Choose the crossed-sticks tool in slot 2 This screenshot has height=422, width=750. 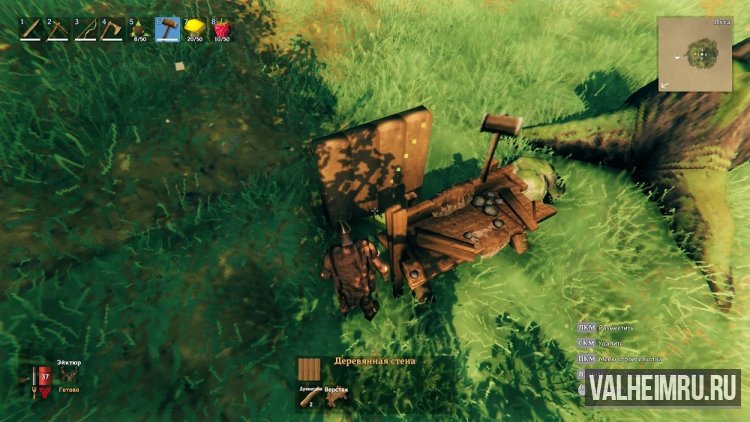57,31
